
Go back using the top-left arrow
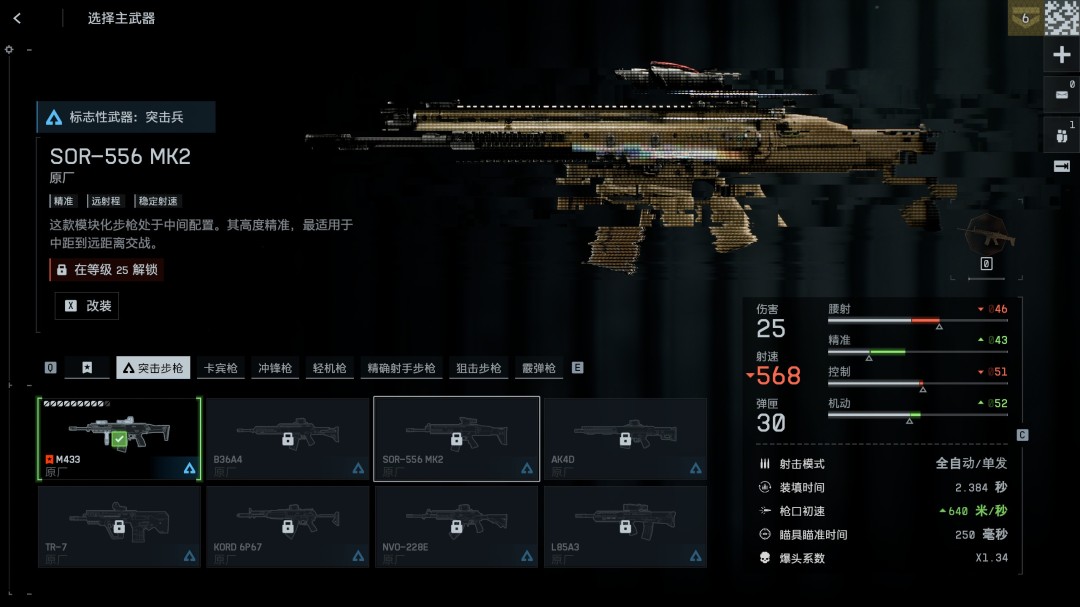(x=17, y=18)
